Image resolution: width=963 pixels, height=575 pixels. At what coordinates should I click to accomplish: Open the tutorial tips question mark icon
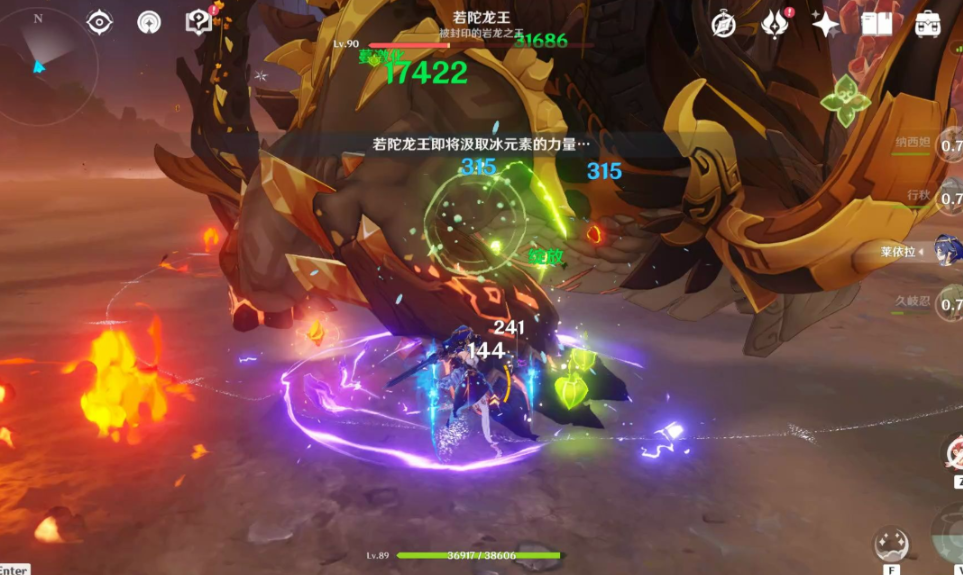point(199,22)
